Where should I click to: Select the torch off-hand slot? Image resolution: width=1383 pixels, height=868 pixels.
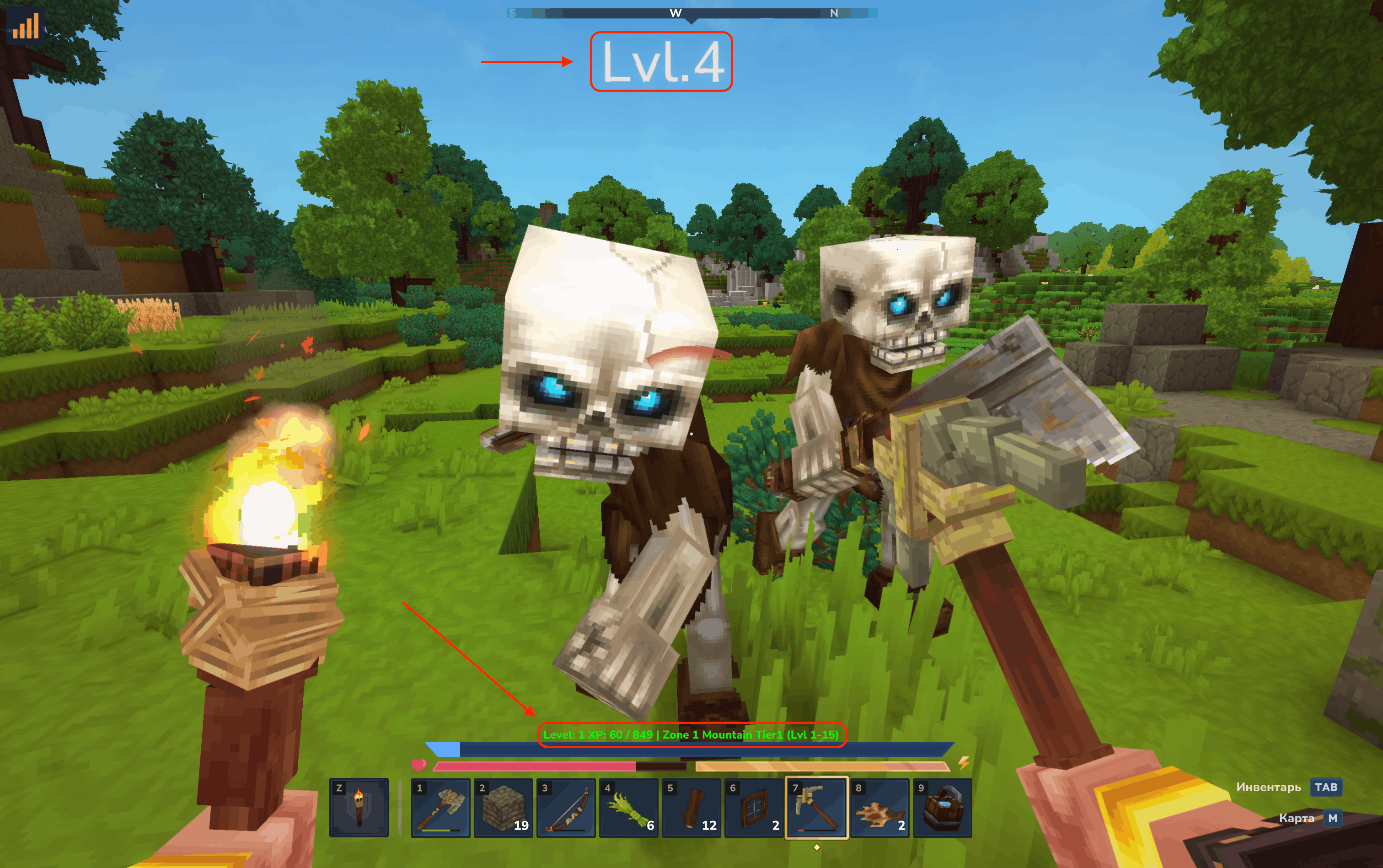point(359,807)
